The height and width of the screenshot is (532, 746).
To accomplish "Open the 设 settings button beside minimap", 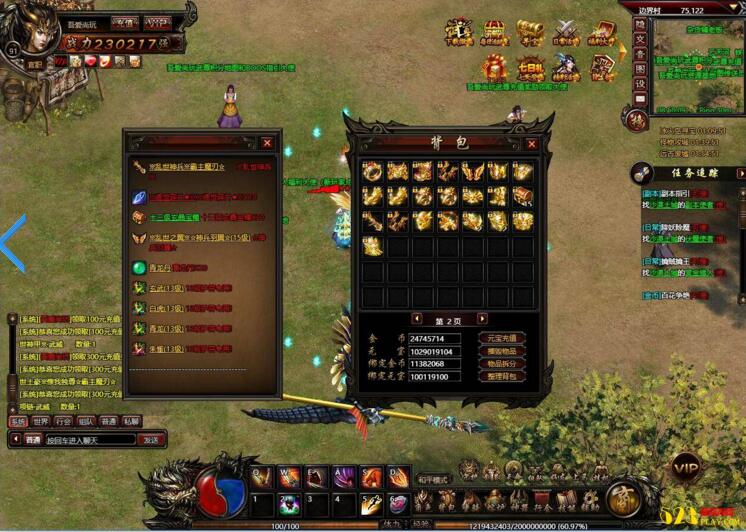I will (640, 84).
